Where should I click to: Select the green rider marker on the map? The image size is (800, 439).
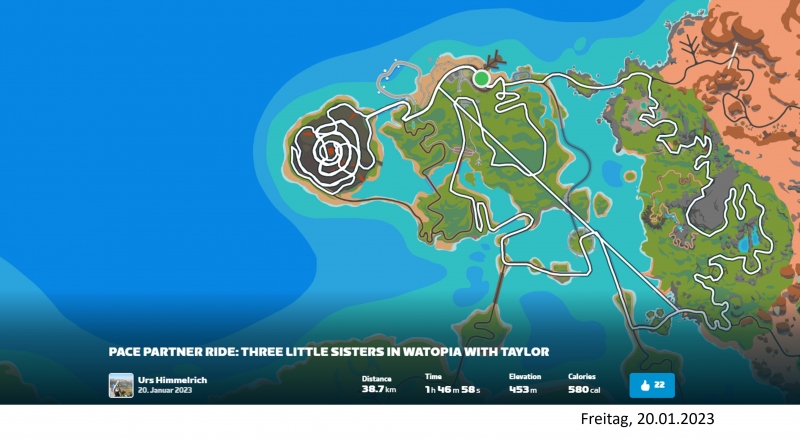[482, 78]
